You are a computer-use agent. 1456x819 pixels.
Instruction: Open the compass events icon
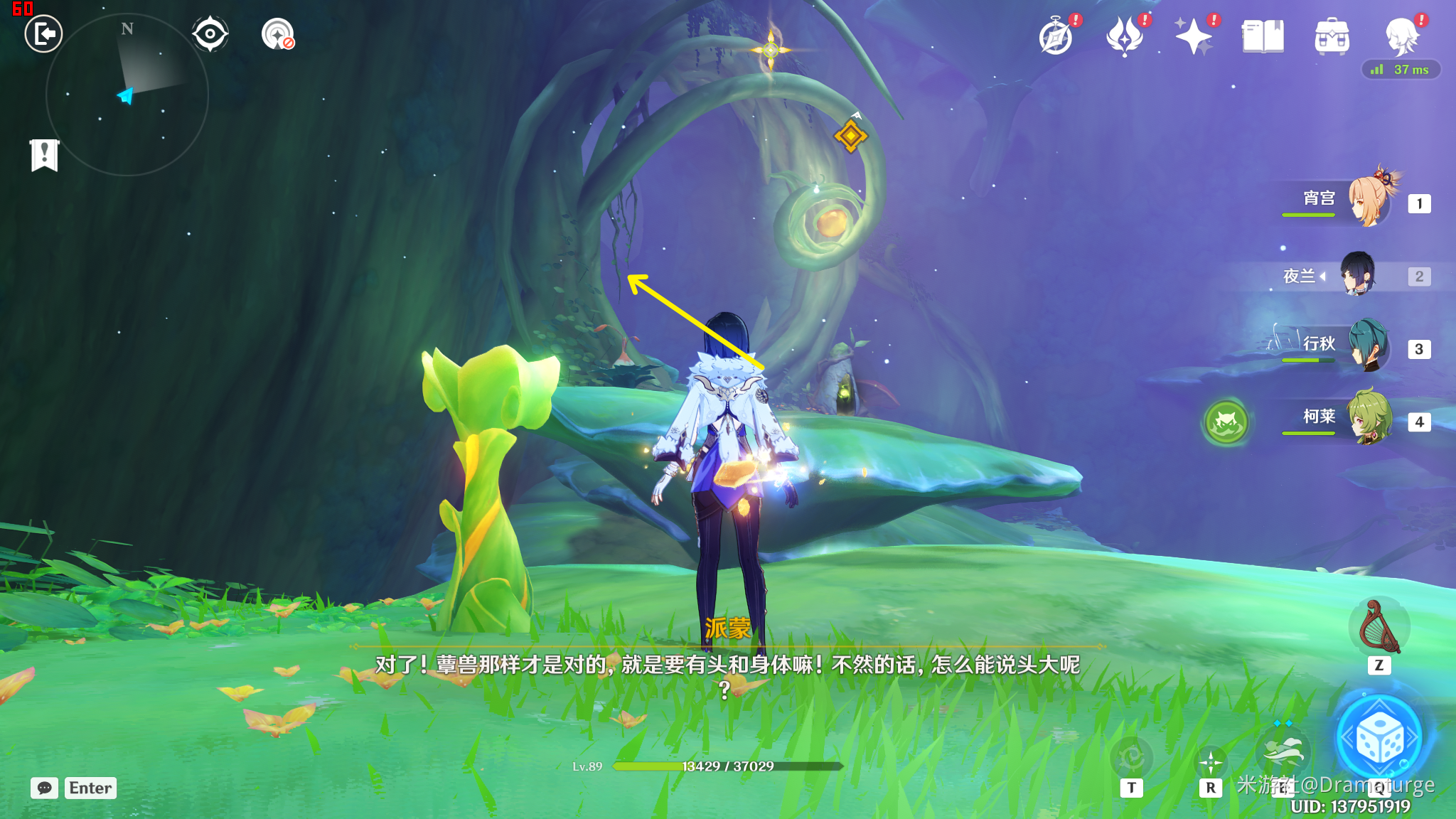click(x=1056, y=37)
